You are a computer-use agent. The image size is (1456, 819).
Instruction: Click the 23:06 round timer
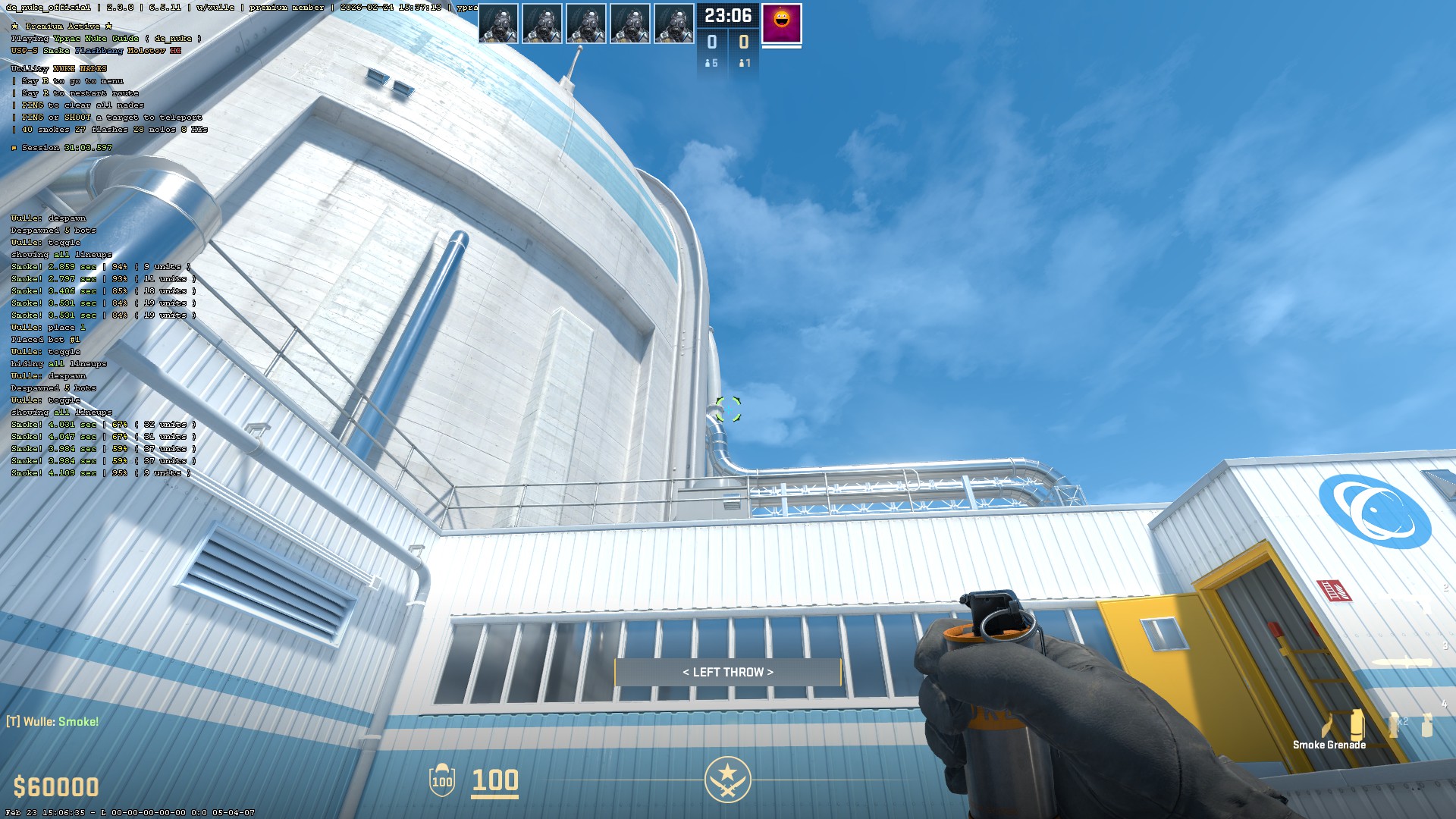728,16
